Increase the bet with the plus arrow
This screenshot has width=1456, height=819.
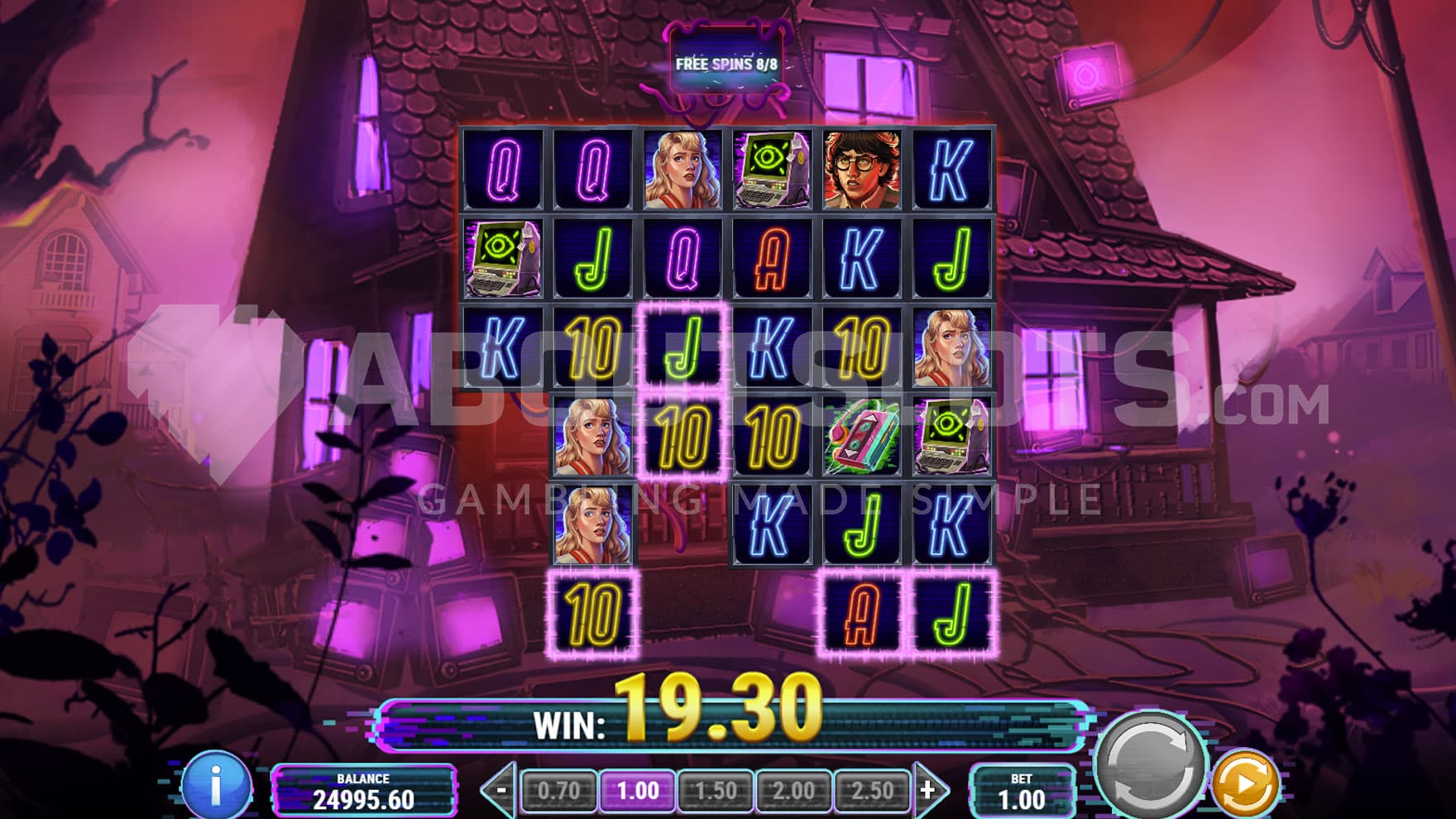click(x=929, y=791)
